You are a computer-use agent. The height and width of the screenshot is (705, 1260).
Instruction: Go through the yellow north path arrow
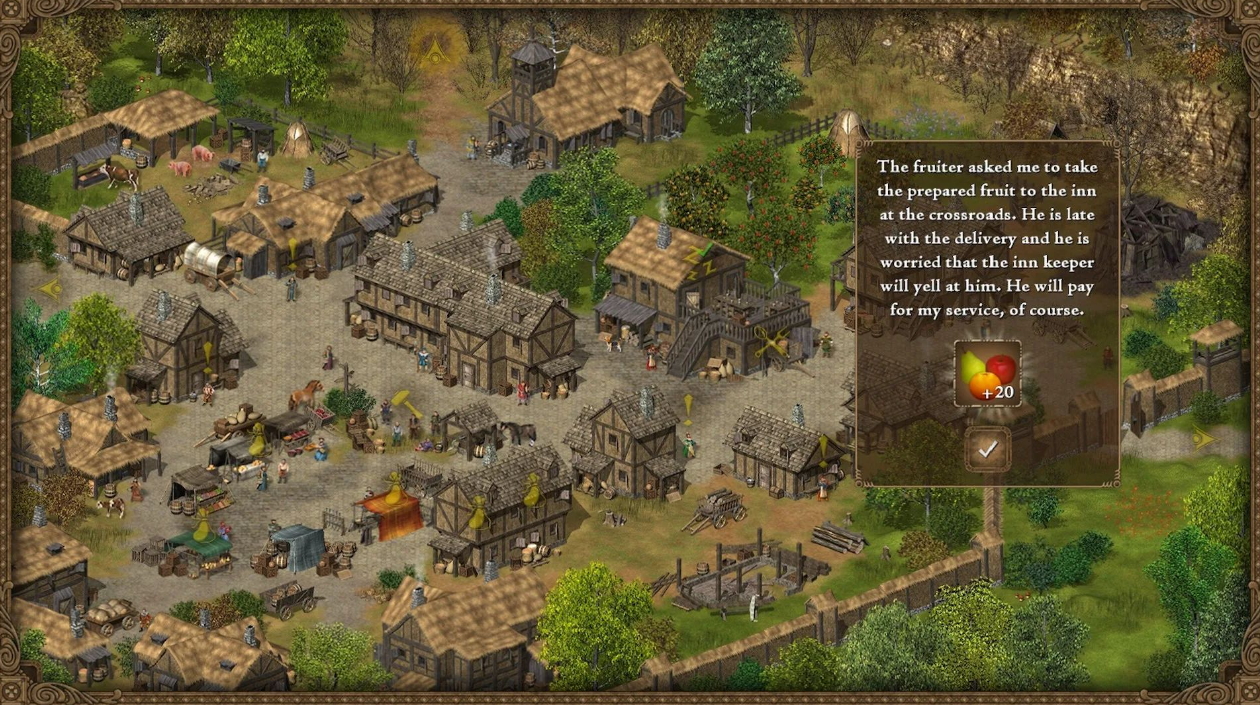point(436,47)
